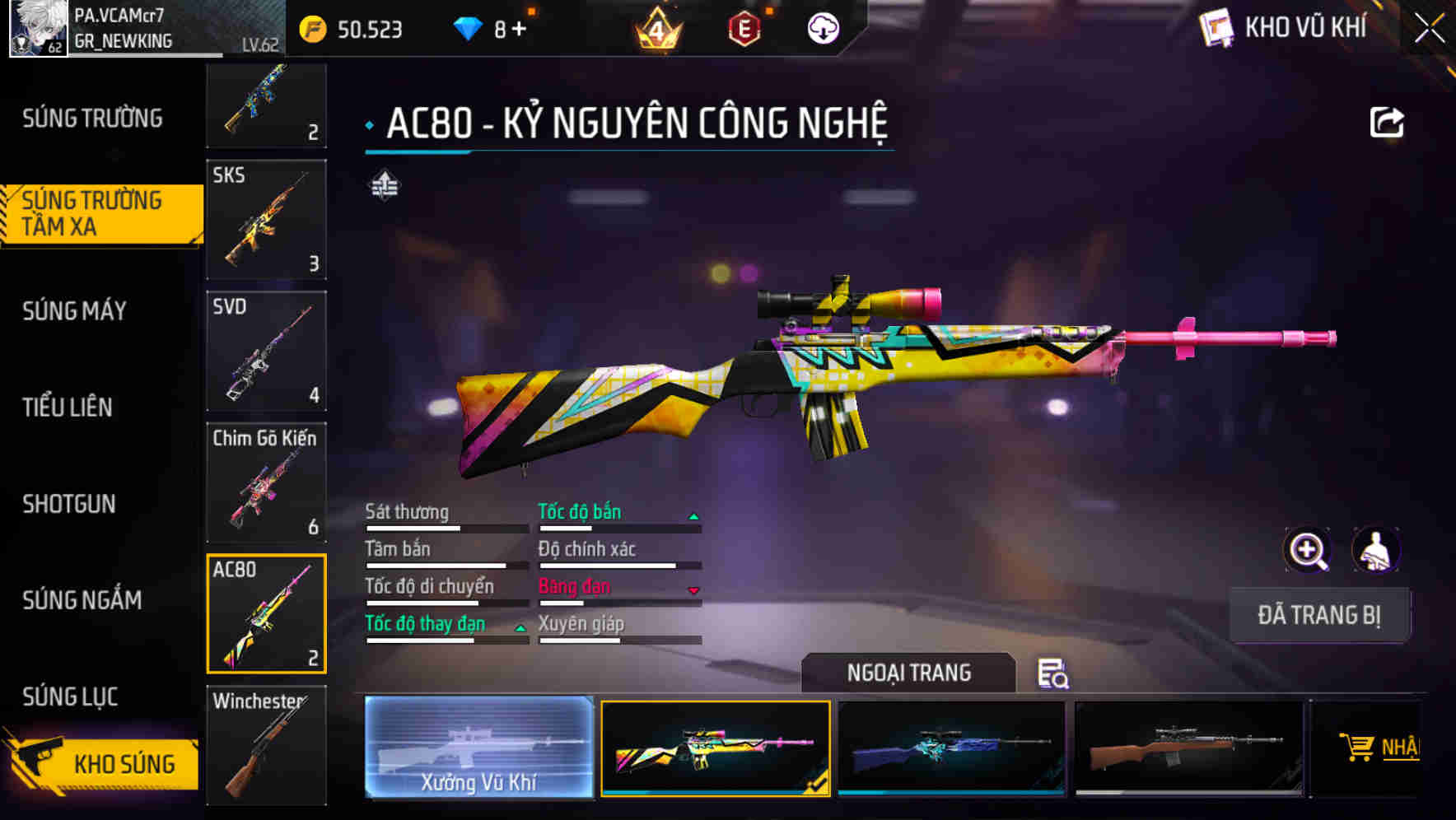The image size is (1456, 820).
Task: Click the cloud download icon
Action: point(822,29)
